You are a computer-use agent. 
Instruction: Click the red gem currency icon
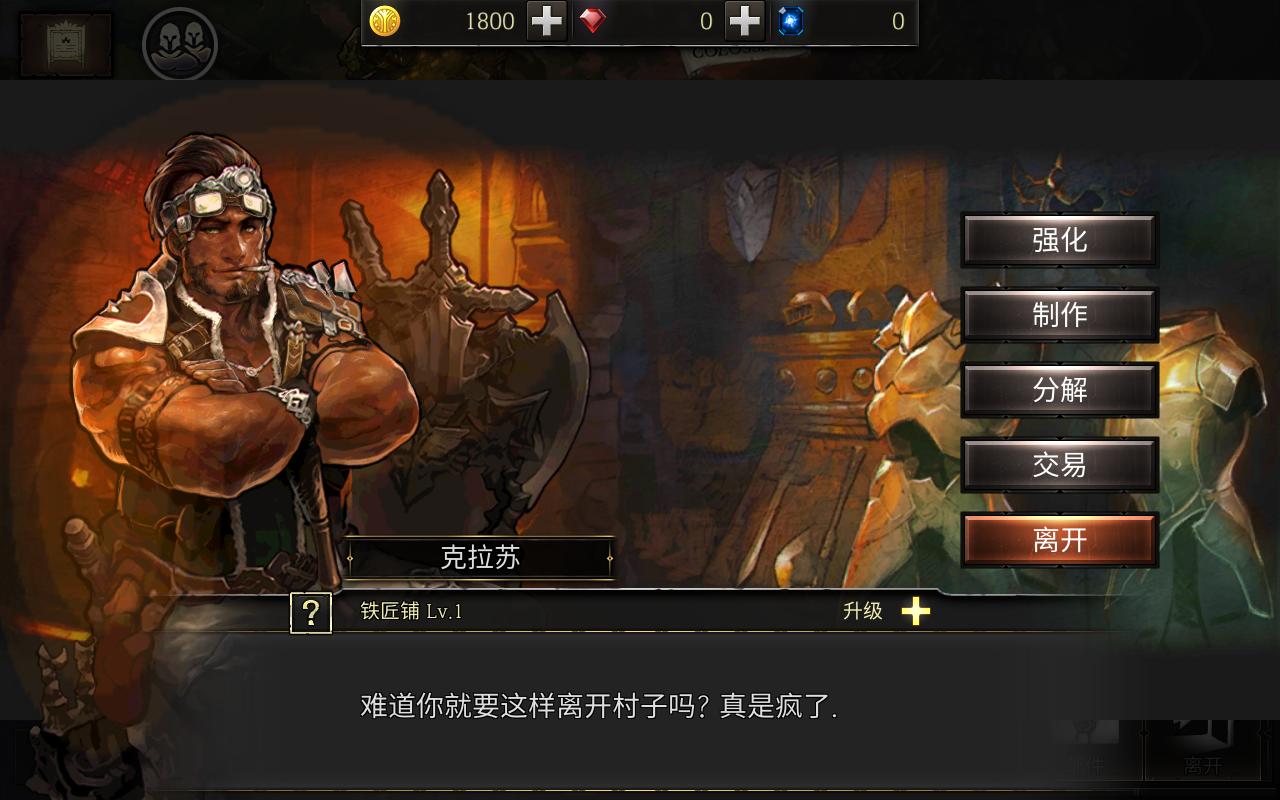(591, 21)
